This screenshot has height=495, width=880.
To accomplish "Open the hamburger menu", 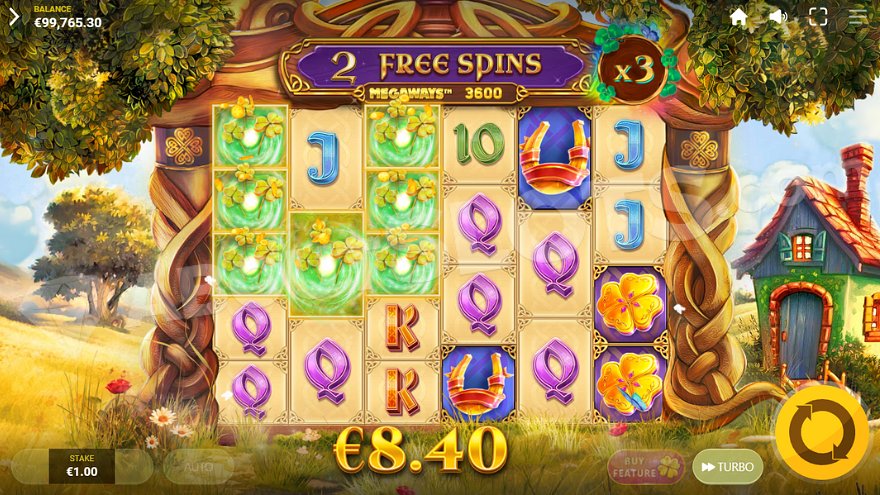I will [858, 17].
